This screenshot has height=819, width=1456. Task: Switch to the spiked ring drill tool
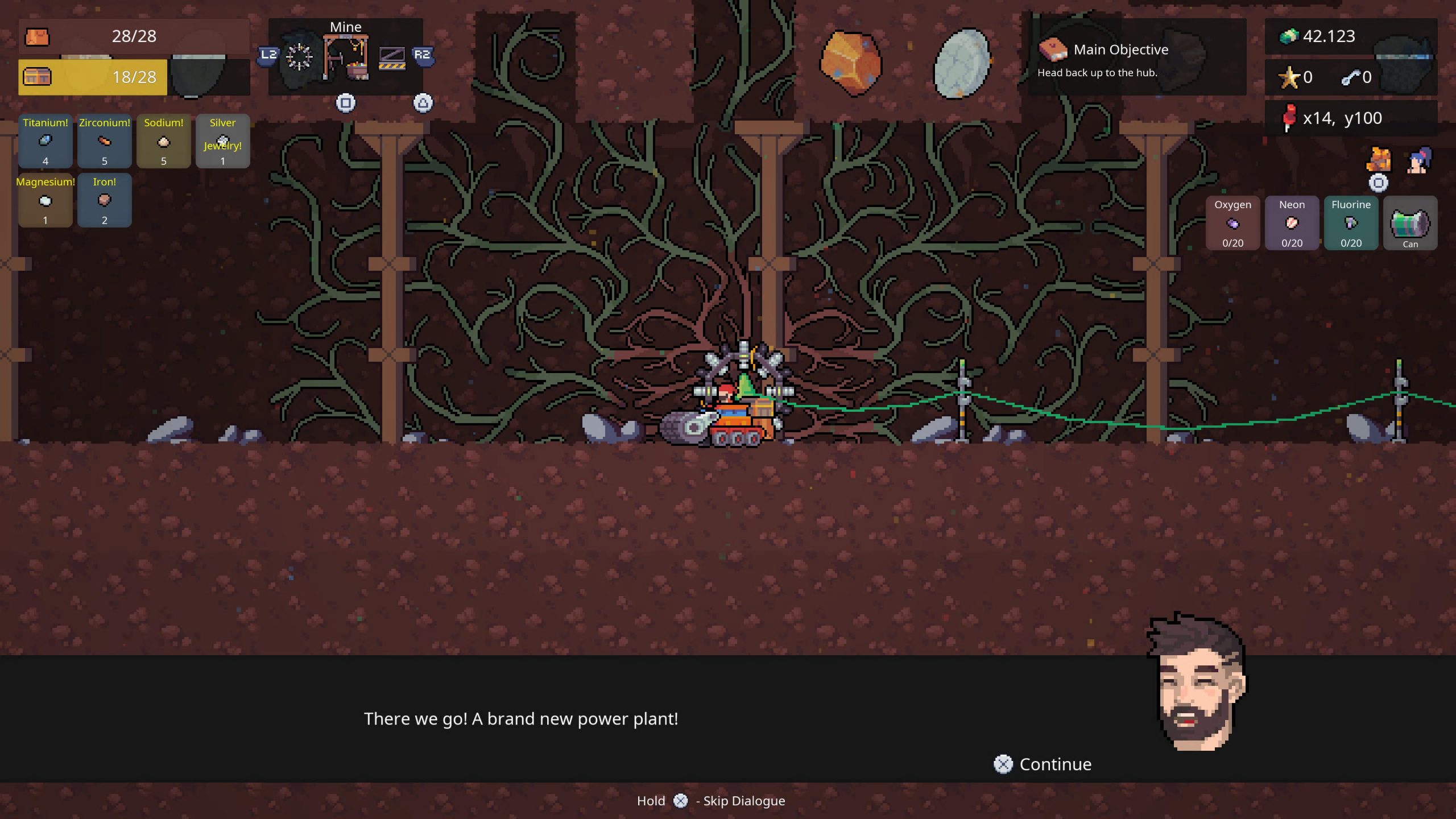[x=299, y=57]
